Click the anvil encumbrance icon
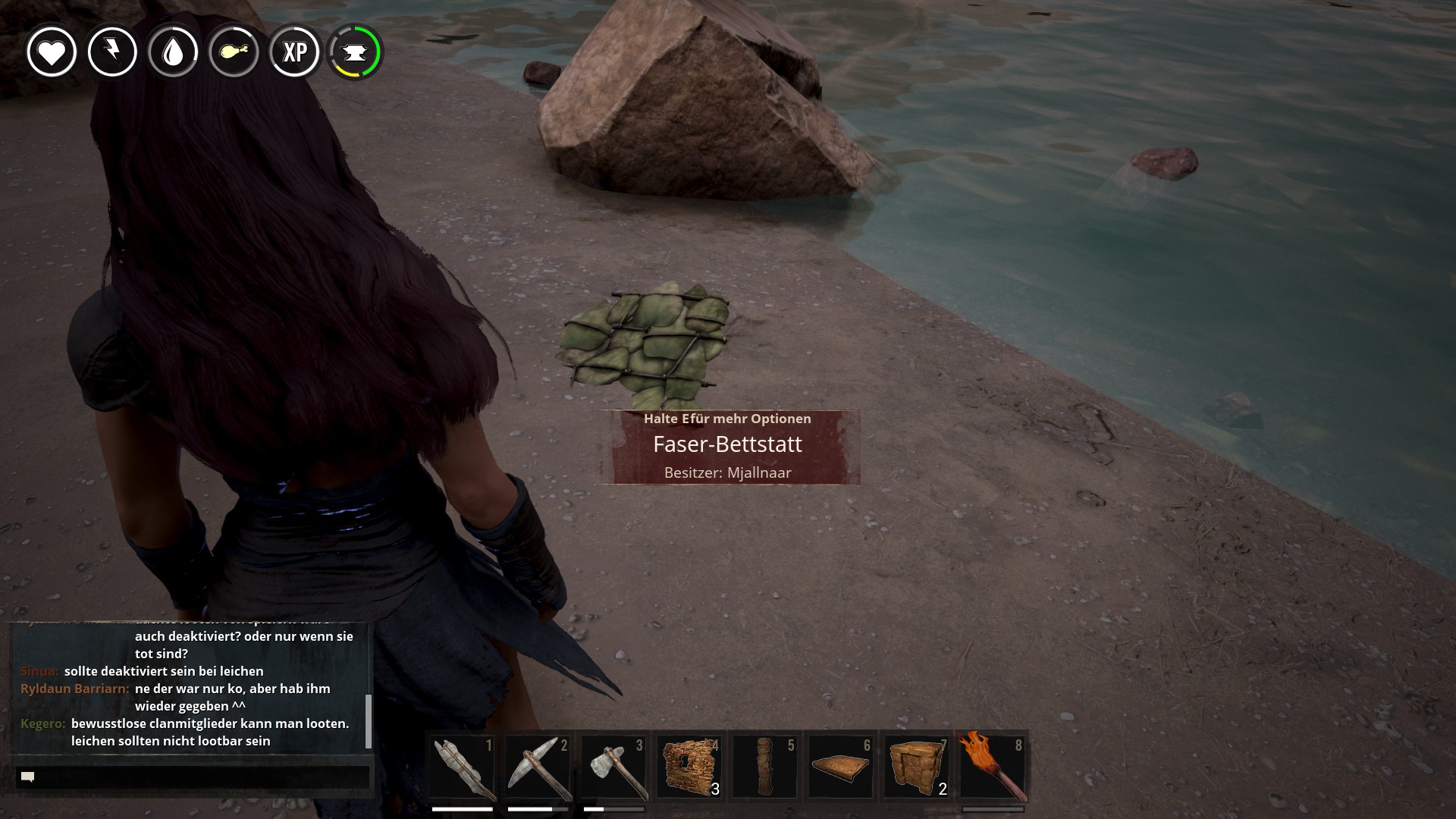Viewport: 1456px width, 819px height. 355,52
